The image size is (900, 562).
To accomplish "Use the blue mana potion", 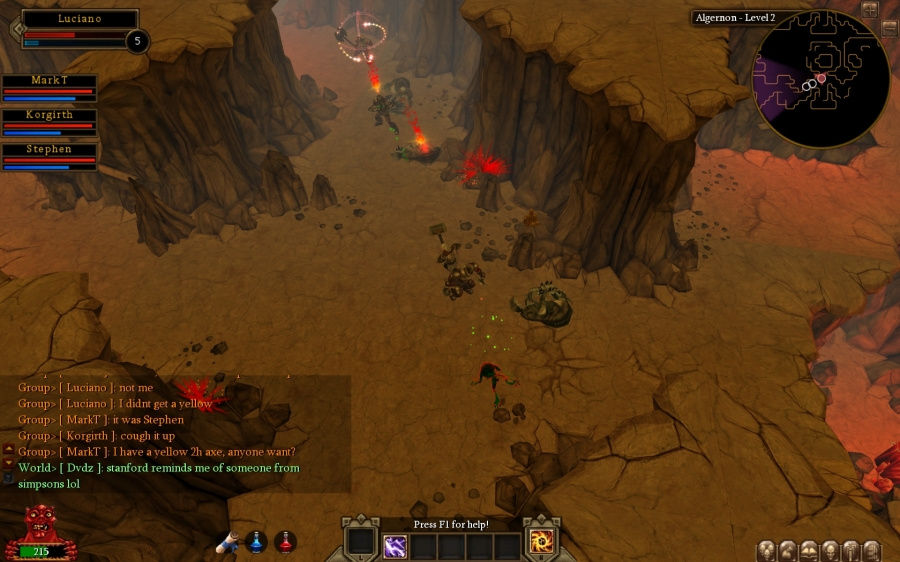I will [257, 541].
